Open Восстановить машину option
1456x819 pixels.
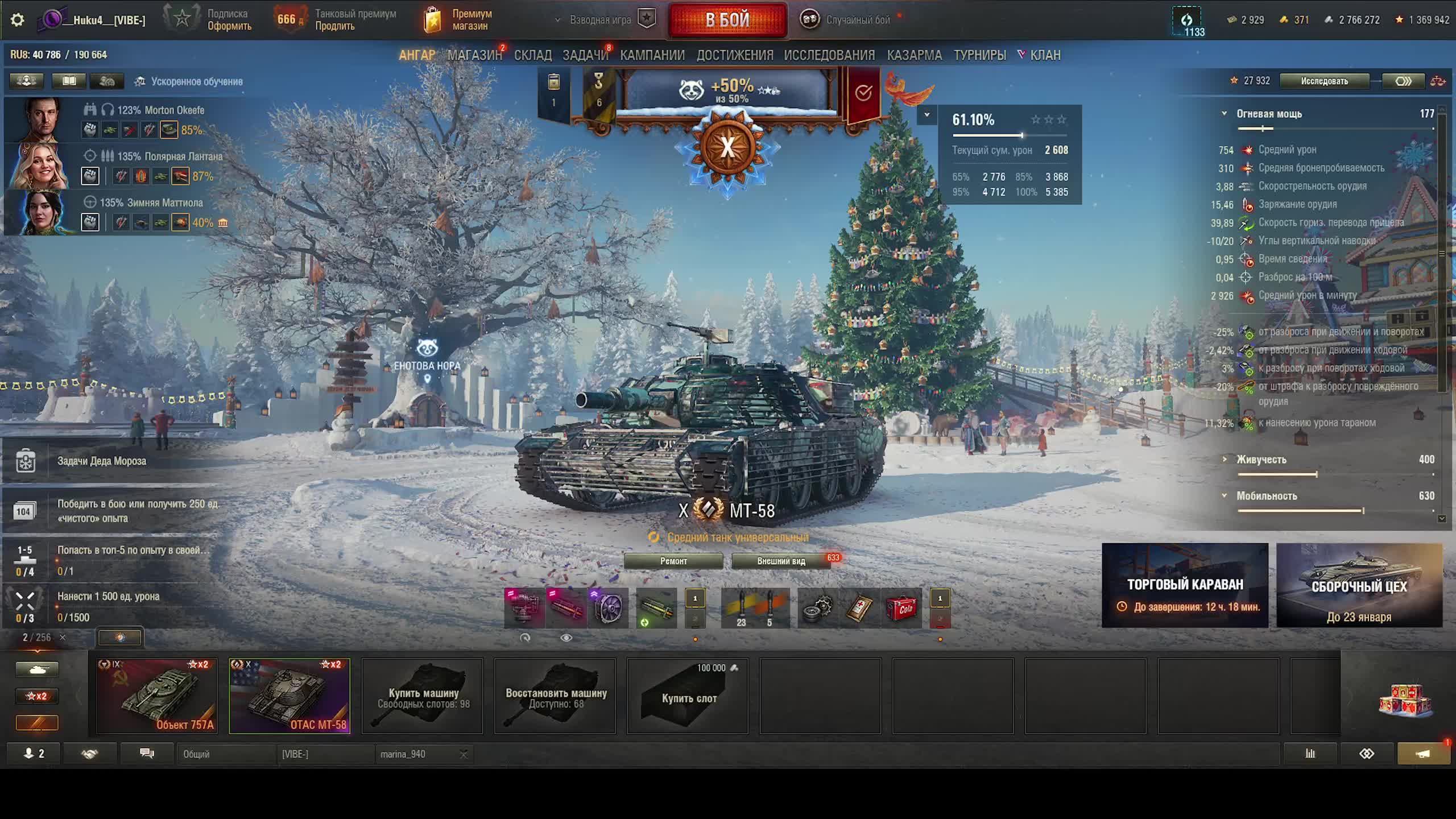[555, 697]
